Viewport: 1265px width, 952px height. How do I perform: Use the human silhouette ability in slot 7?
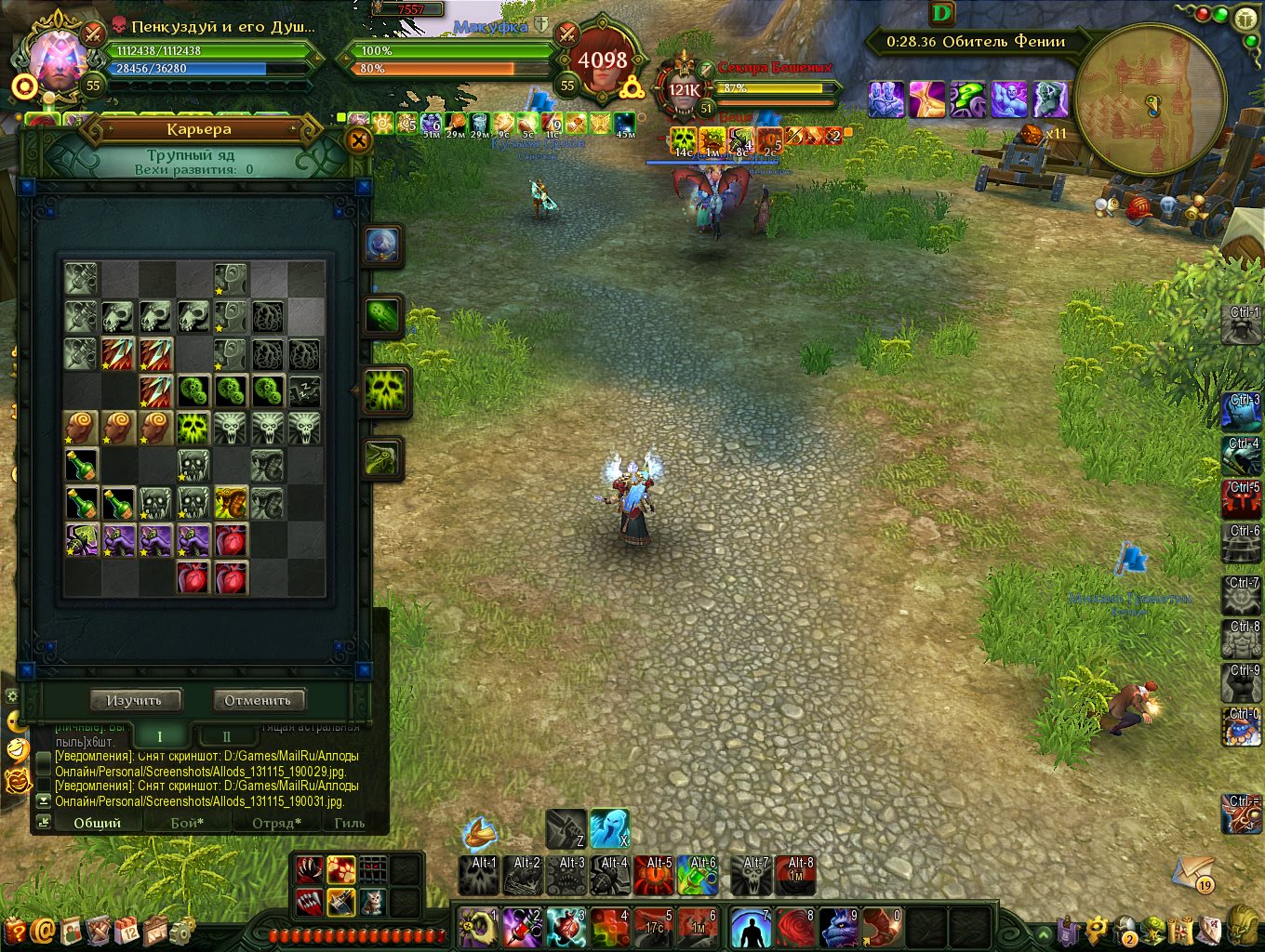[x=751, y=928]
